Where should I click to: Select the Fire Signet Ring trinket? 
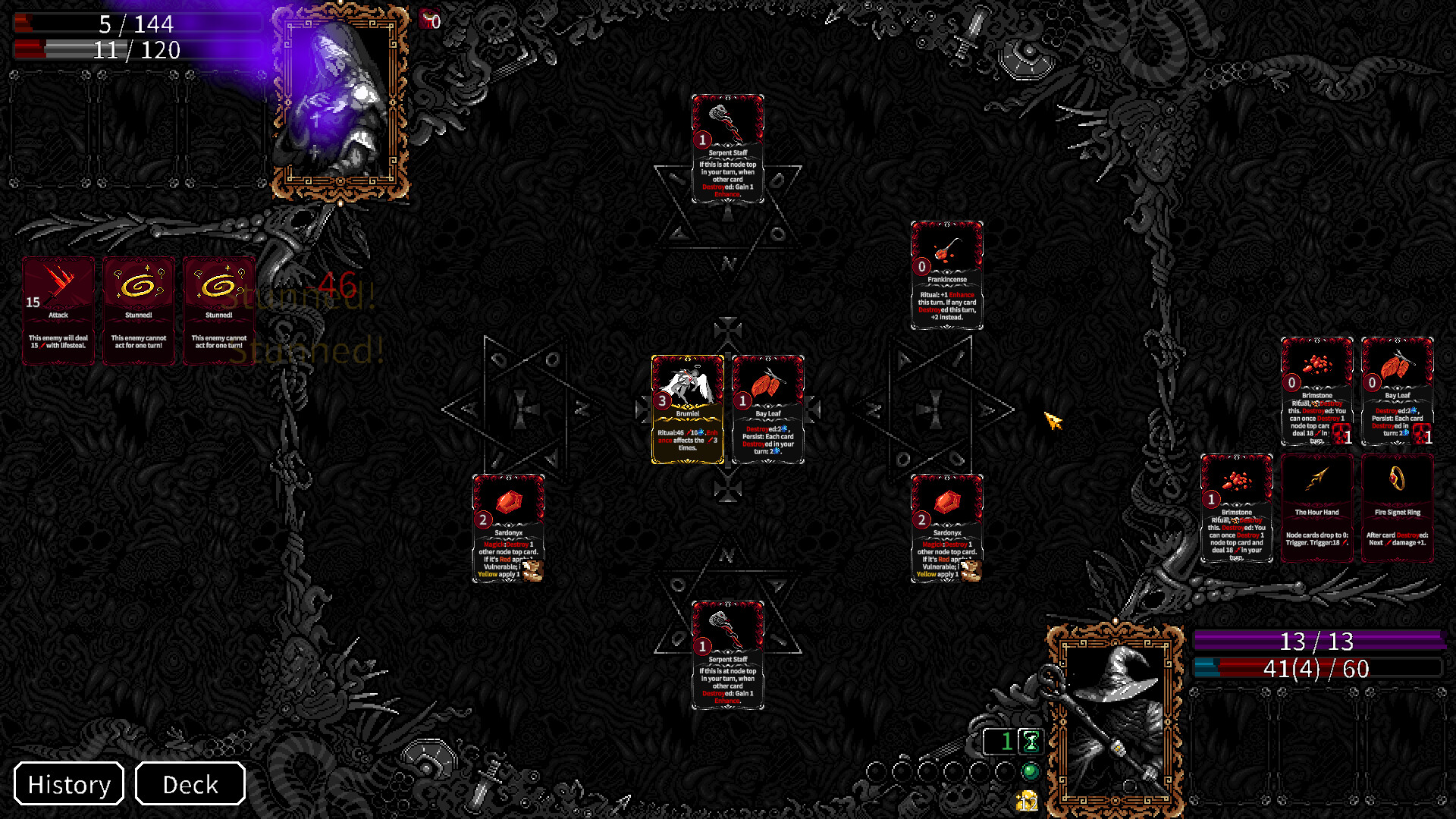(x=1398, y=508)
